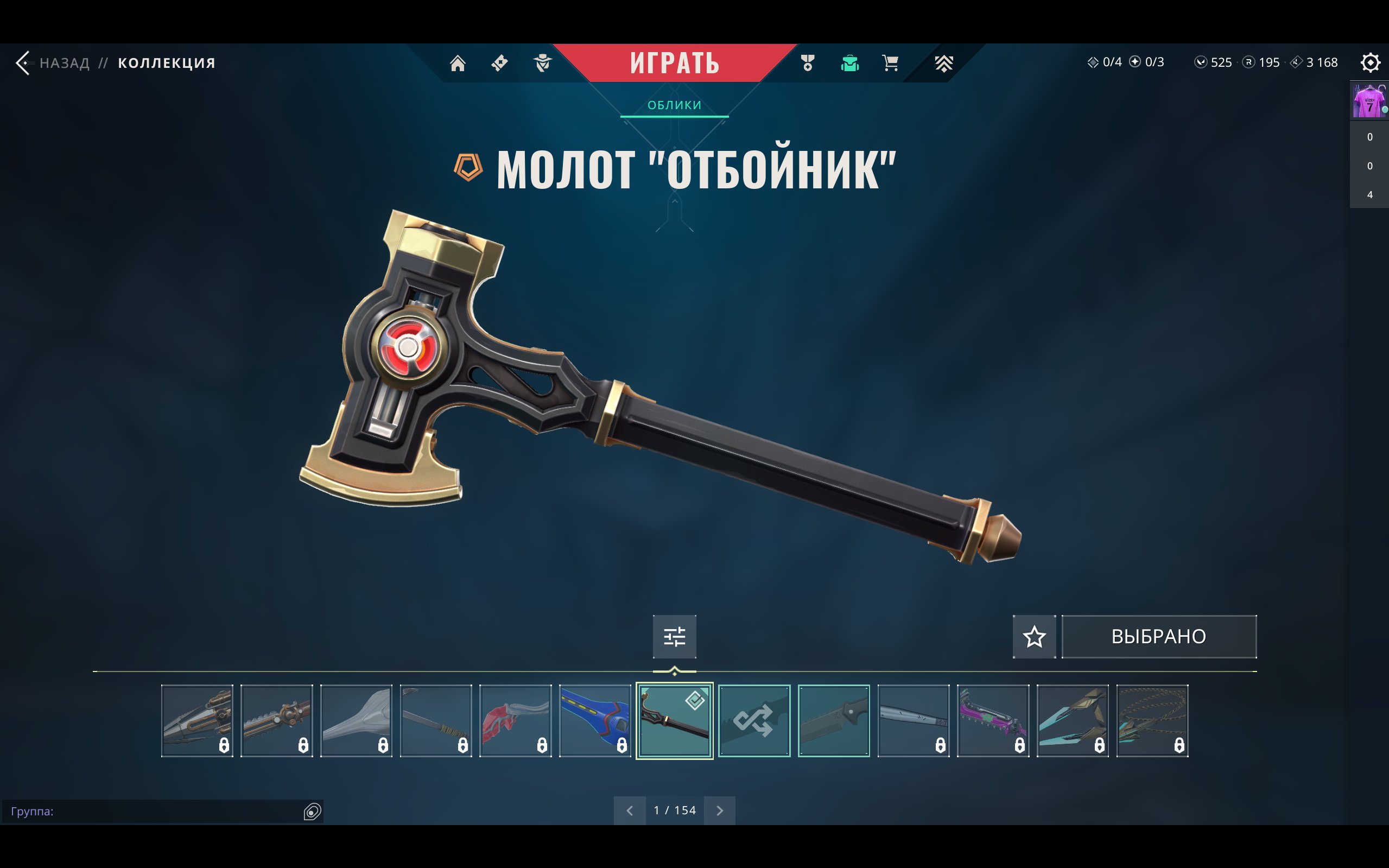Open the skin filter sliders button

coord(674,637)
